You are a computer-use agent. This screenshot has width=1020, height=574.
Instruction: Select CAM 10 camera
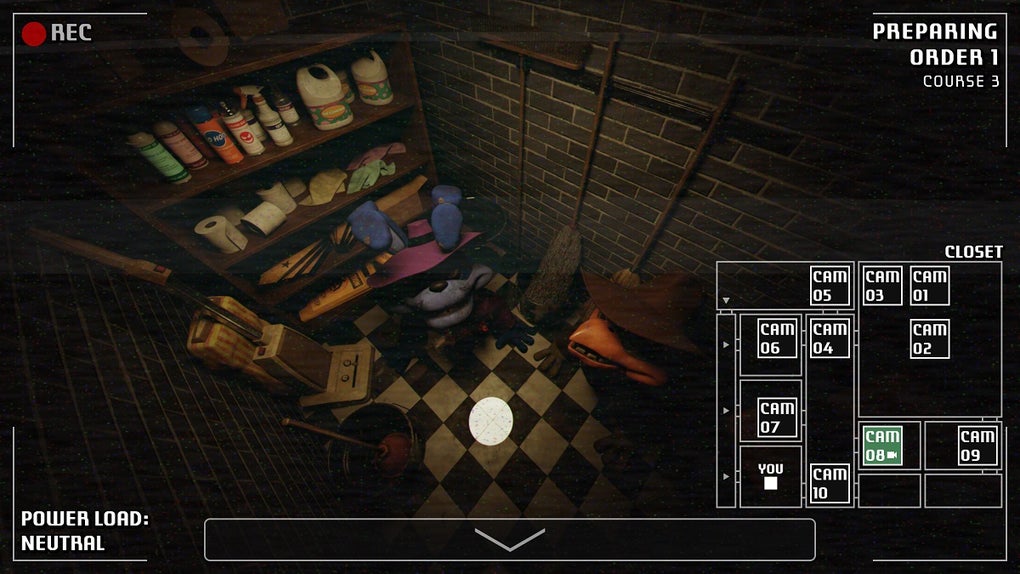click(x=830, y=484)
